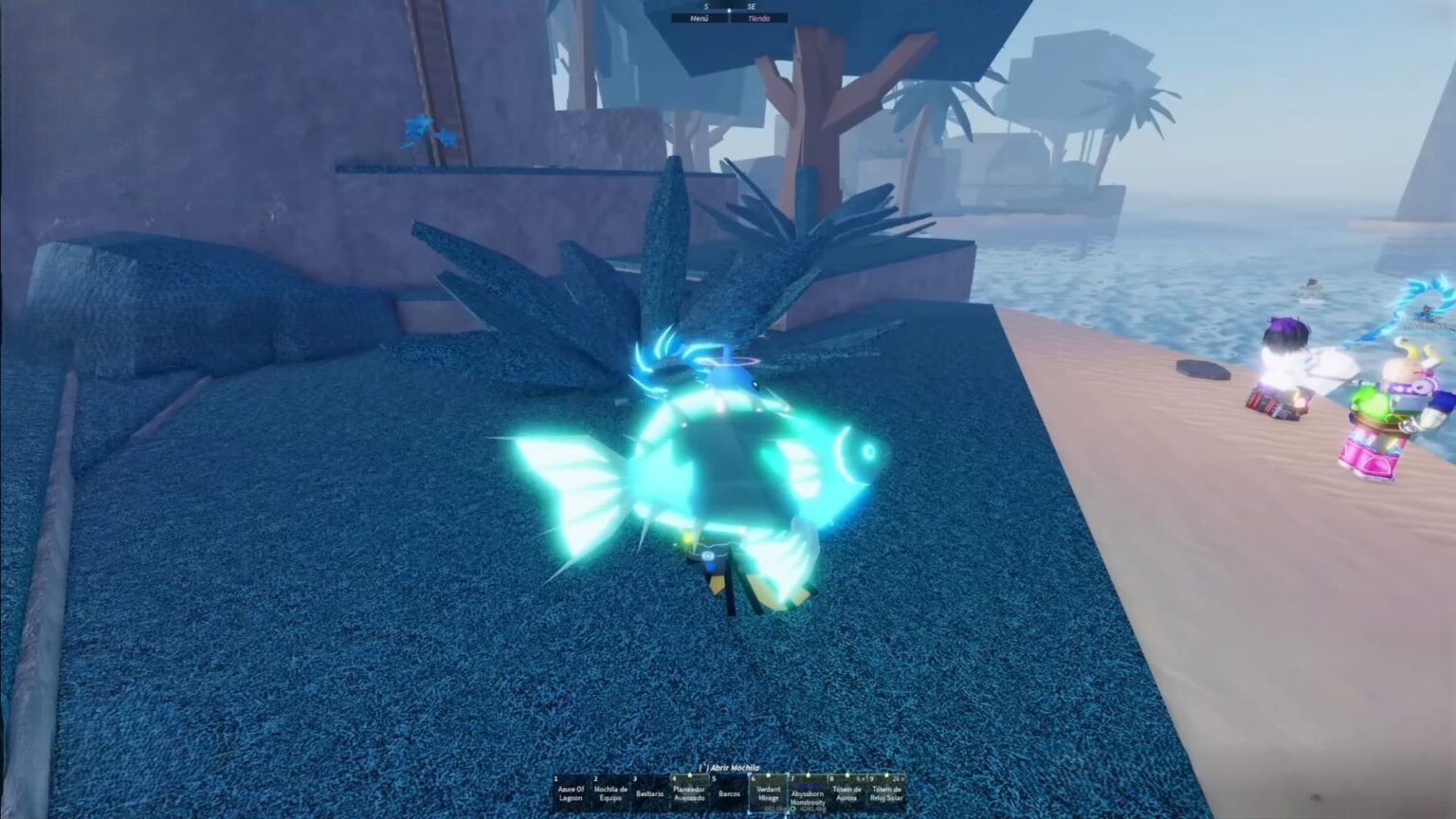Toggle the star on the Planeador Avanzado slot
1456x819 pixels.
pos(689,774)
